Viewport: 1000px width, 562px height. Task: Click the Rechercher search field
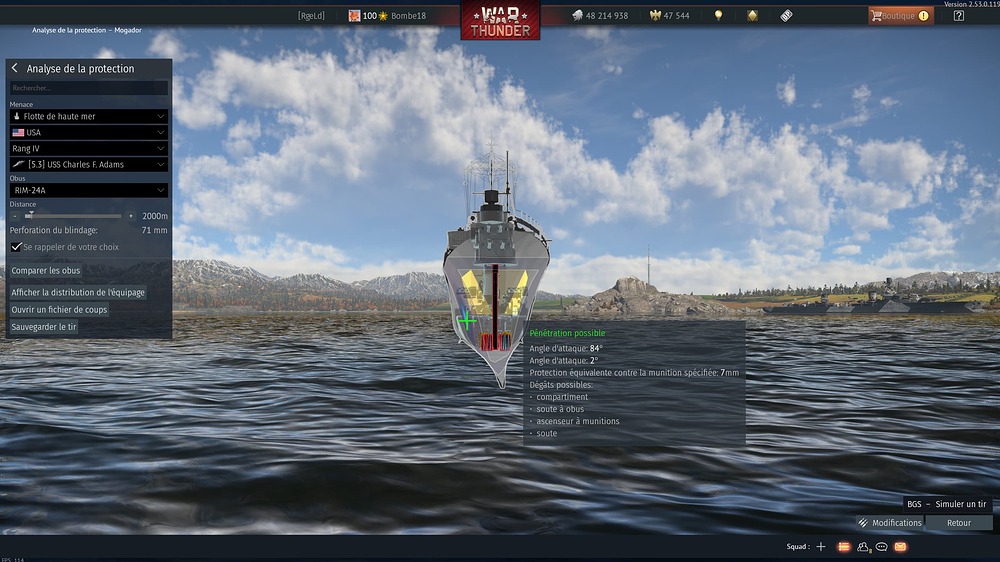point(88,88)
